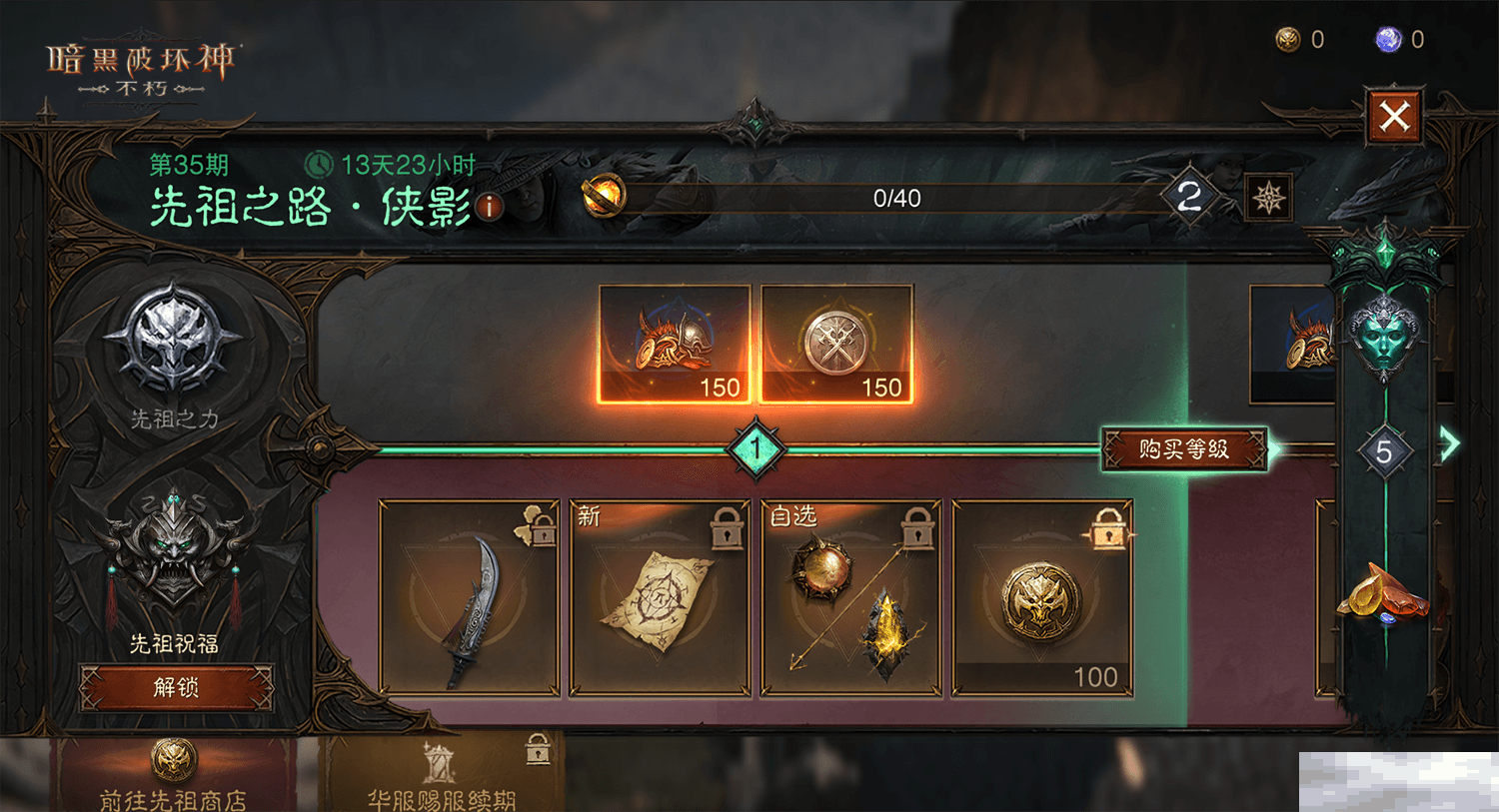Go to 前往先祖商店

pyautogui.click(x=174, y=776)
